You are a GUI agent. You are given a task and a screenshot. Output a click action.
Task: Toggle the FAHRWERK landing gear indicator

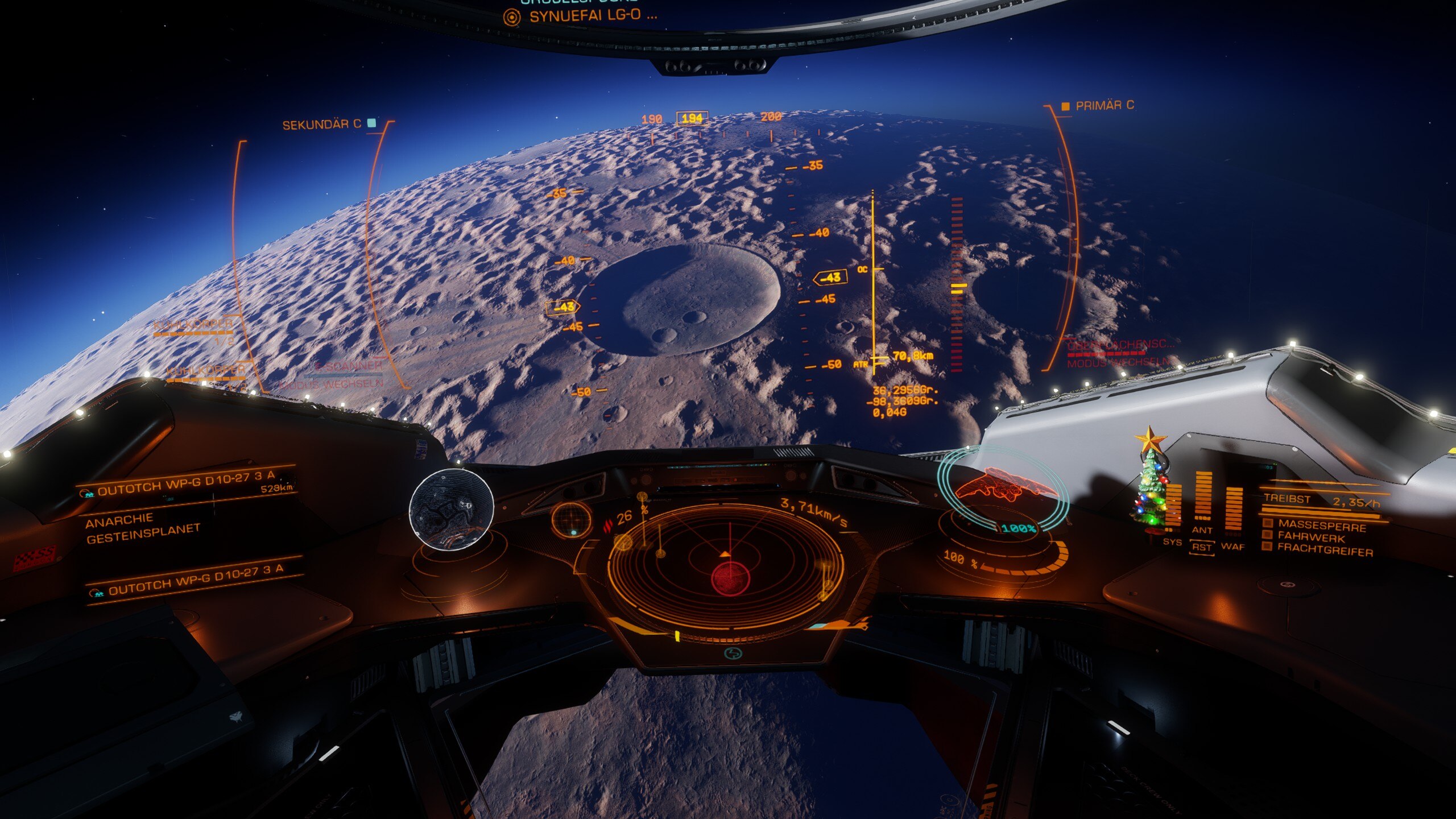1311,537
